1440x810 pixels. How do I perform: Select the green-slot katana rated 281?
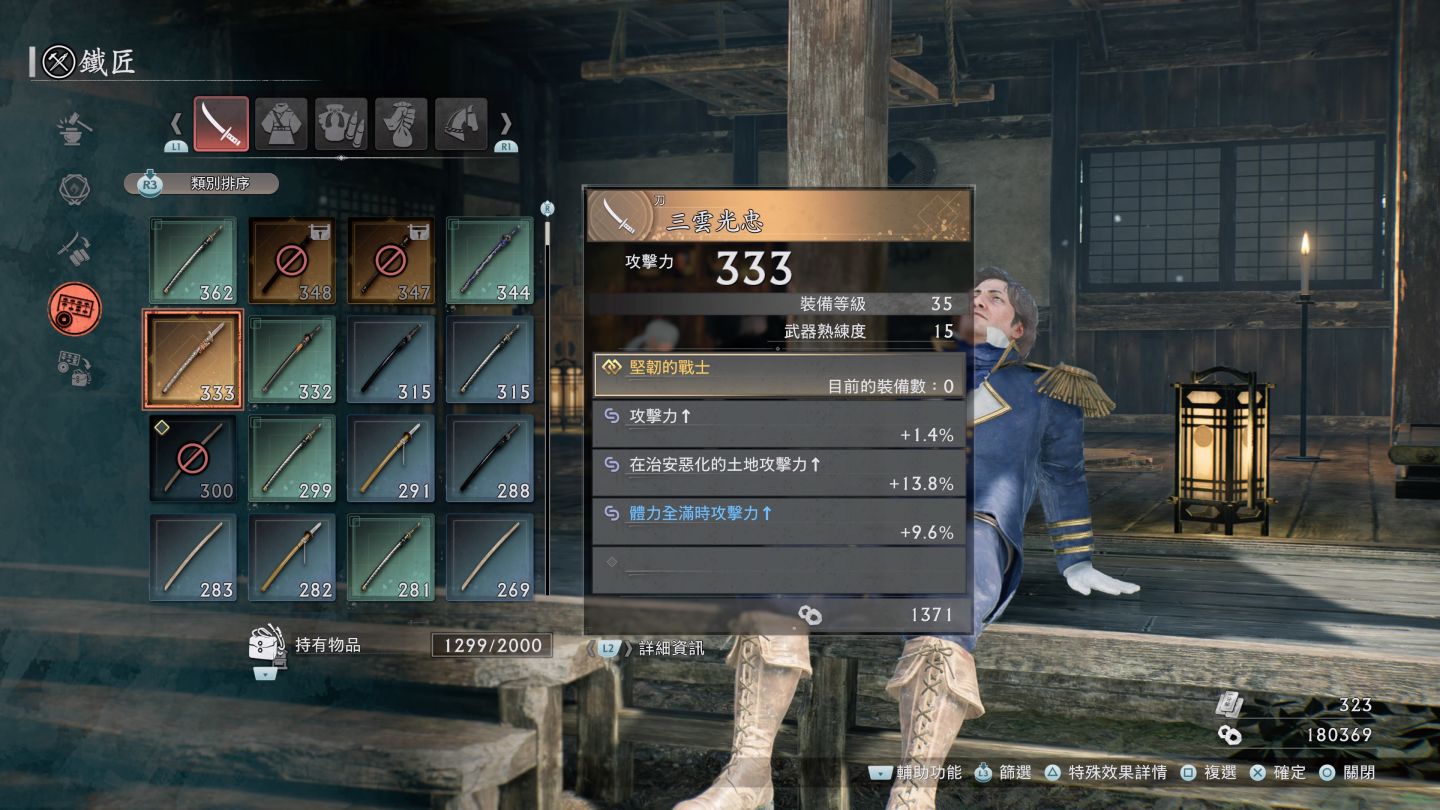391,557
